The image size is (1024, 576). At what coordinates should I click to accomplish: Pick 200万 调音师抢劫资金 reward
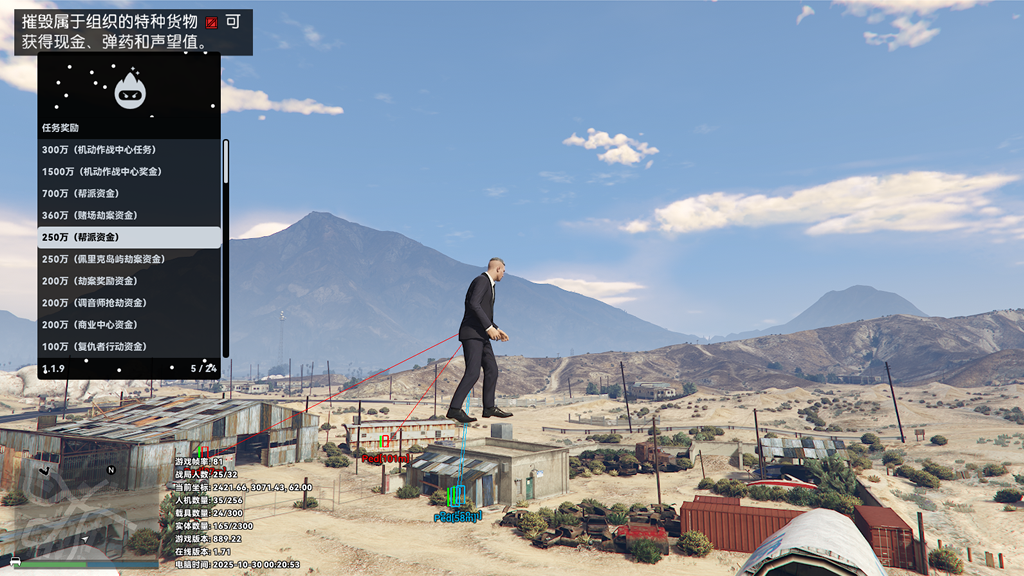(x=128, y=303)
